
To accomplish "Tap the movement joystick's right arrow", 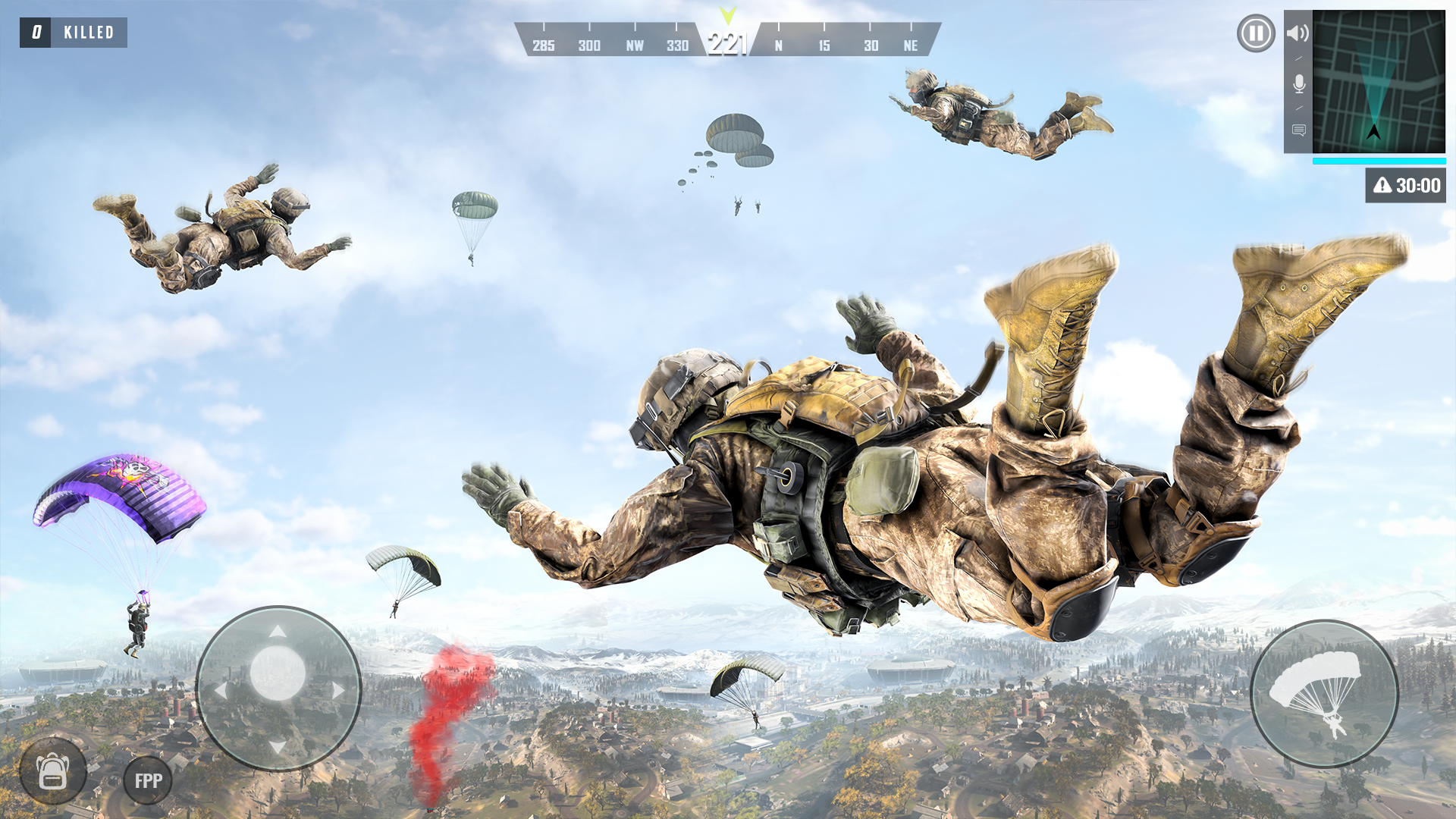I will click(x=337, y=690).
